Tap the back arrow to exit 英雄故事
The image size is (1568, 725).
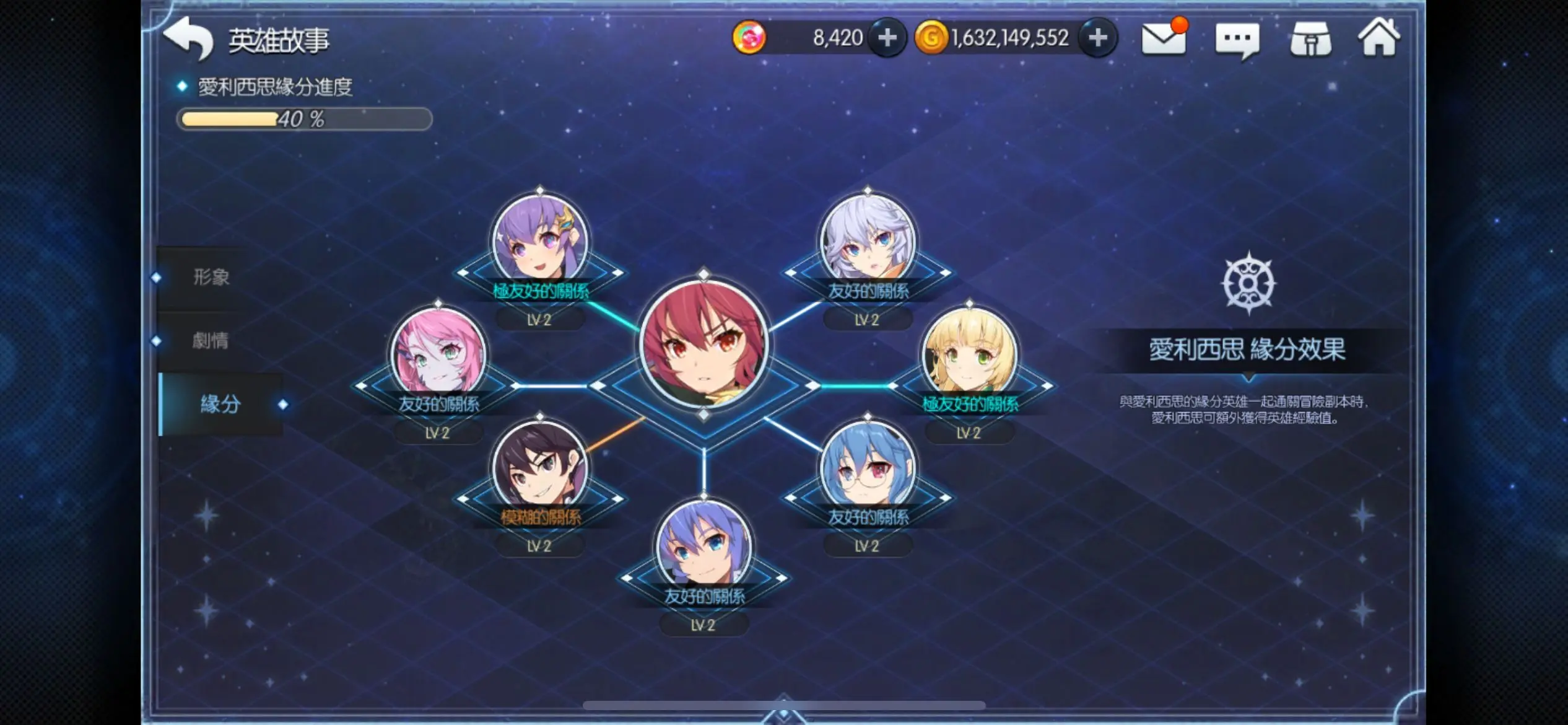point(189,38)
